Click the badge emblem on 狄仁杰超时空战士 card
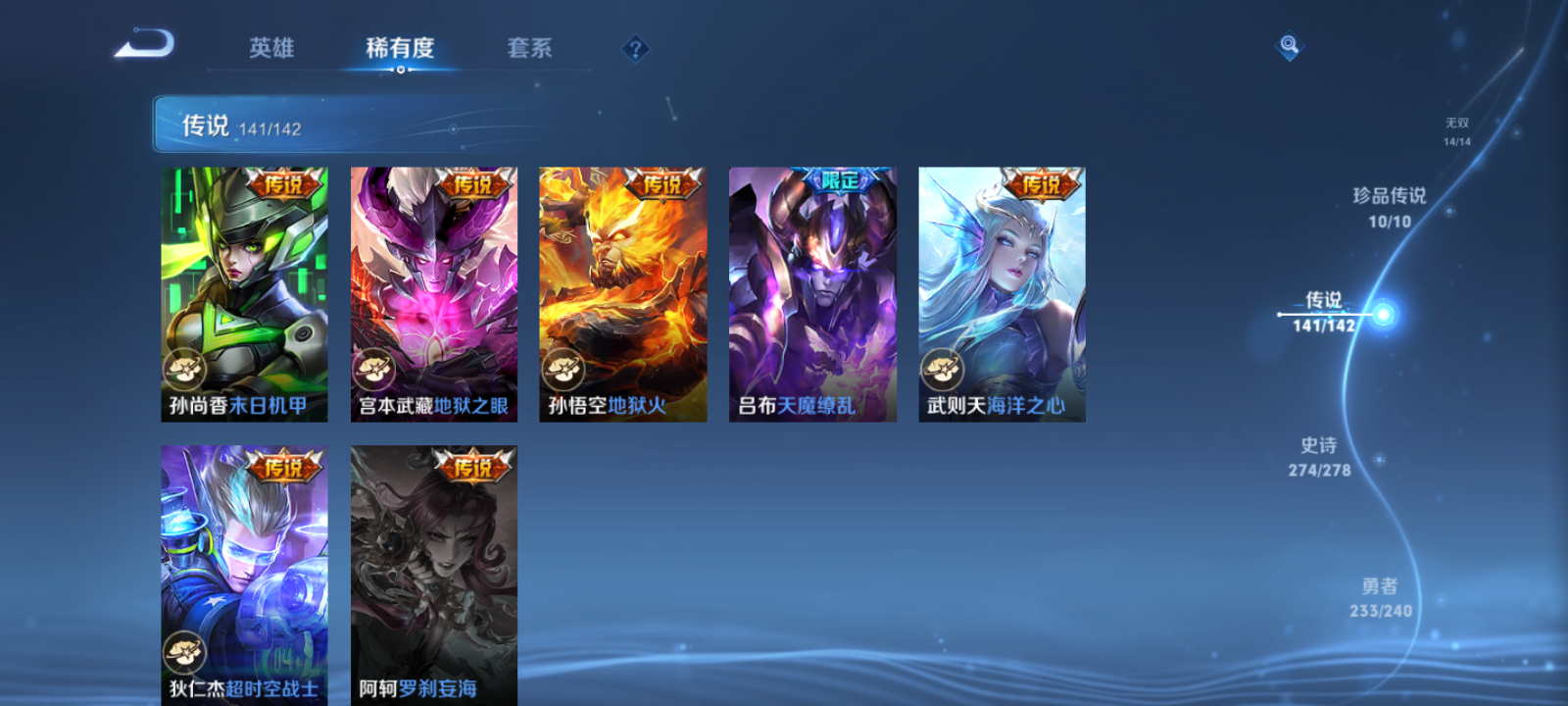 click(186, 650)
